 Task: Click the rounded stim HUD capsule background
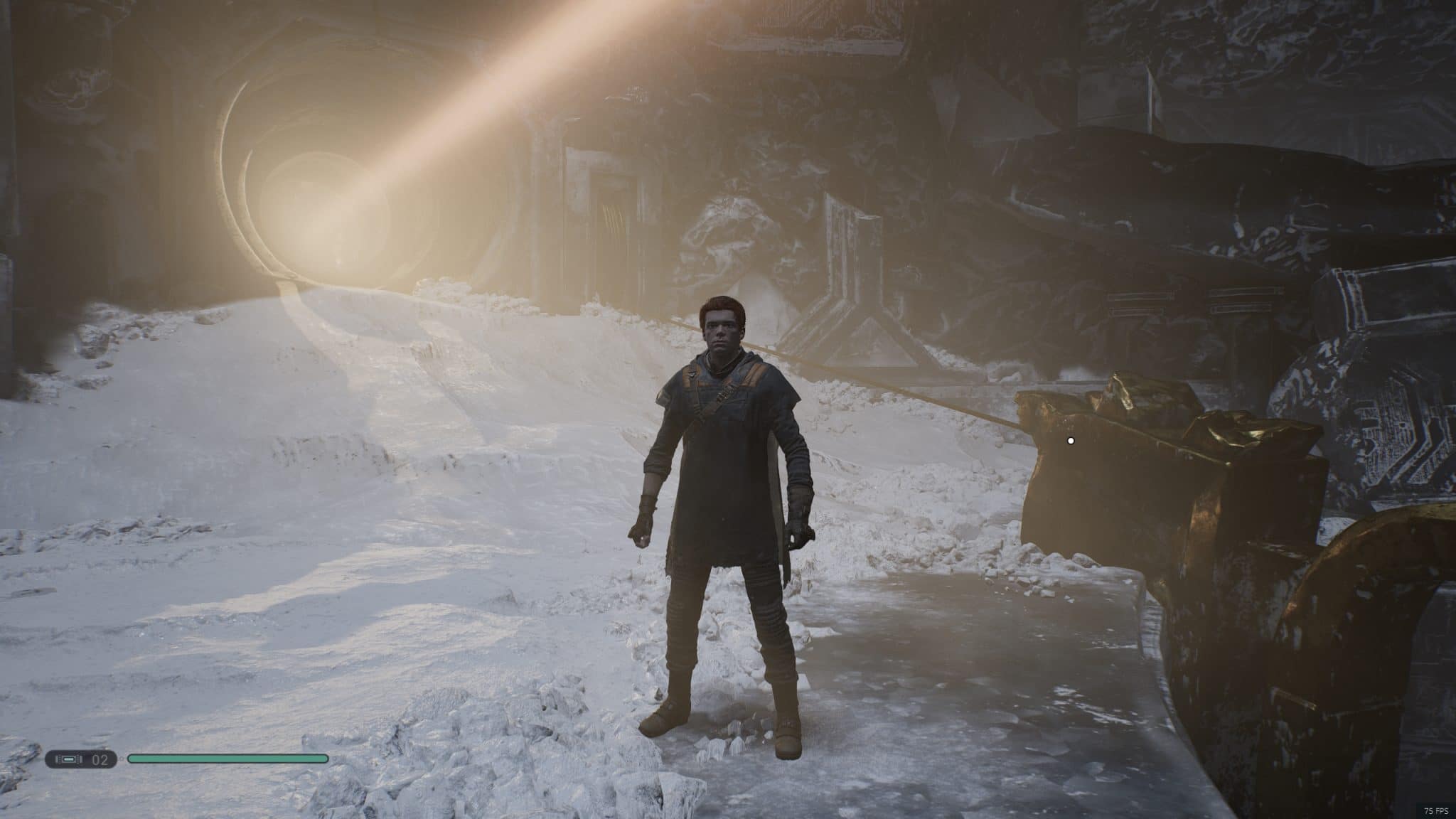coord(82,759)
